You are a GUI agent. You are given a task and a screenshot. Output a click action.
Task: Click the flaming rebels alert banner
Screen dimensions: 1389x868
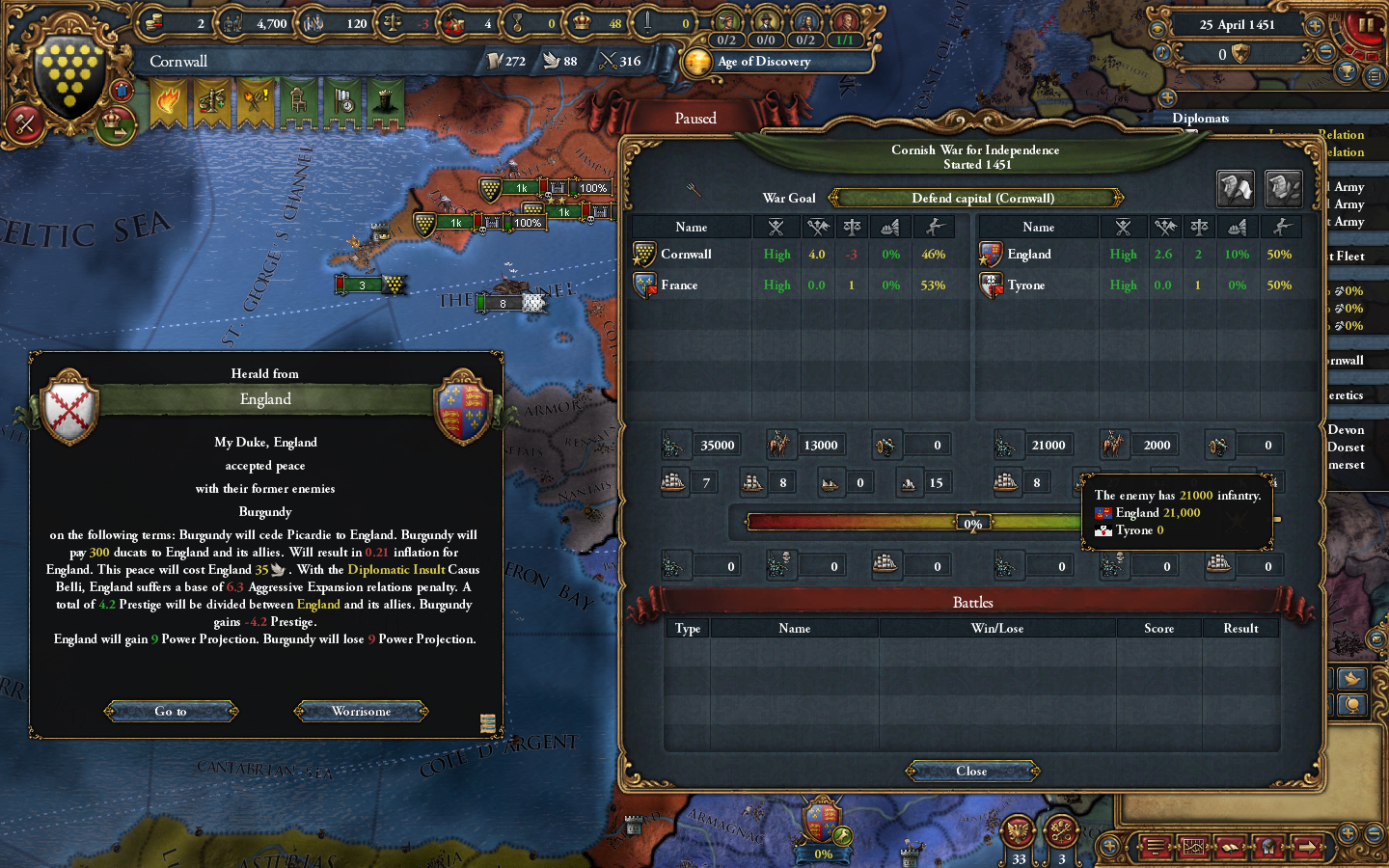tap(169, 99)
